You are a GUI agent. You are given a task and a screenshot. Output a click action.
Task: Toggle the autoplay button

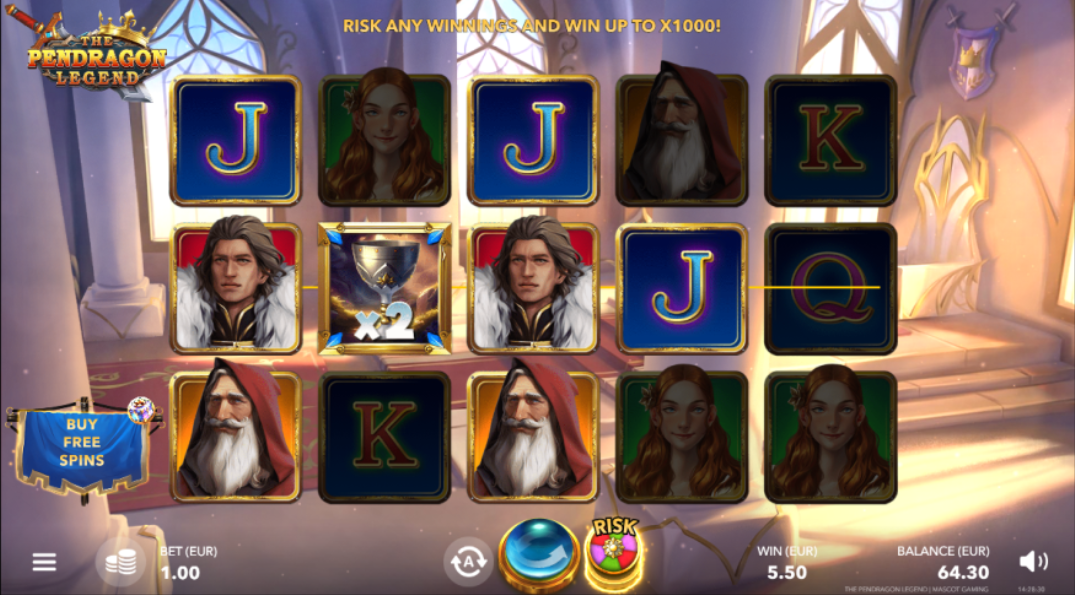tap(467, 561)
